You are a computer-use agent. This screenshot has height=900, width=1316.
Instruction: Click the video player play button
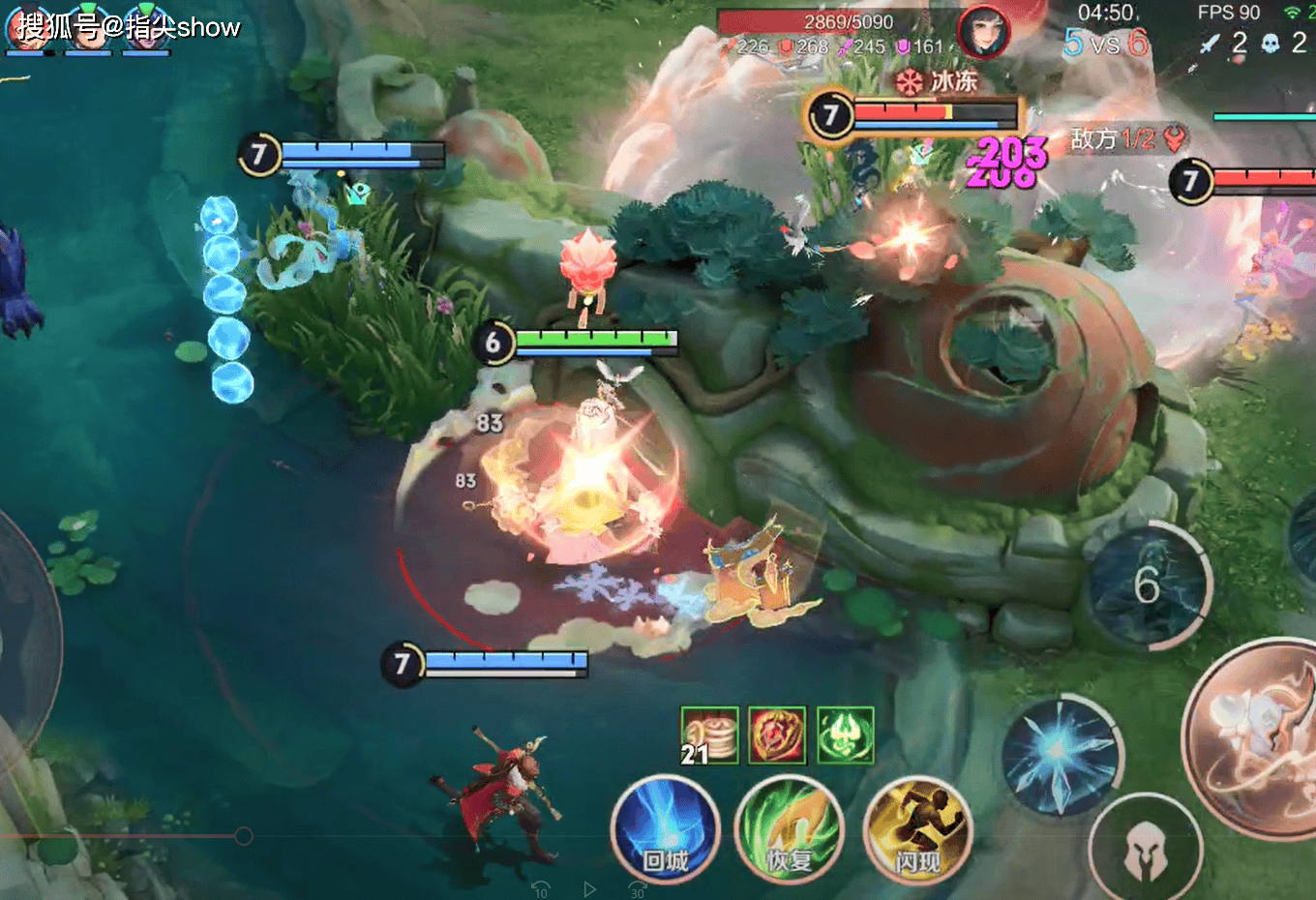pyautogui.click(x=589, y=889)
